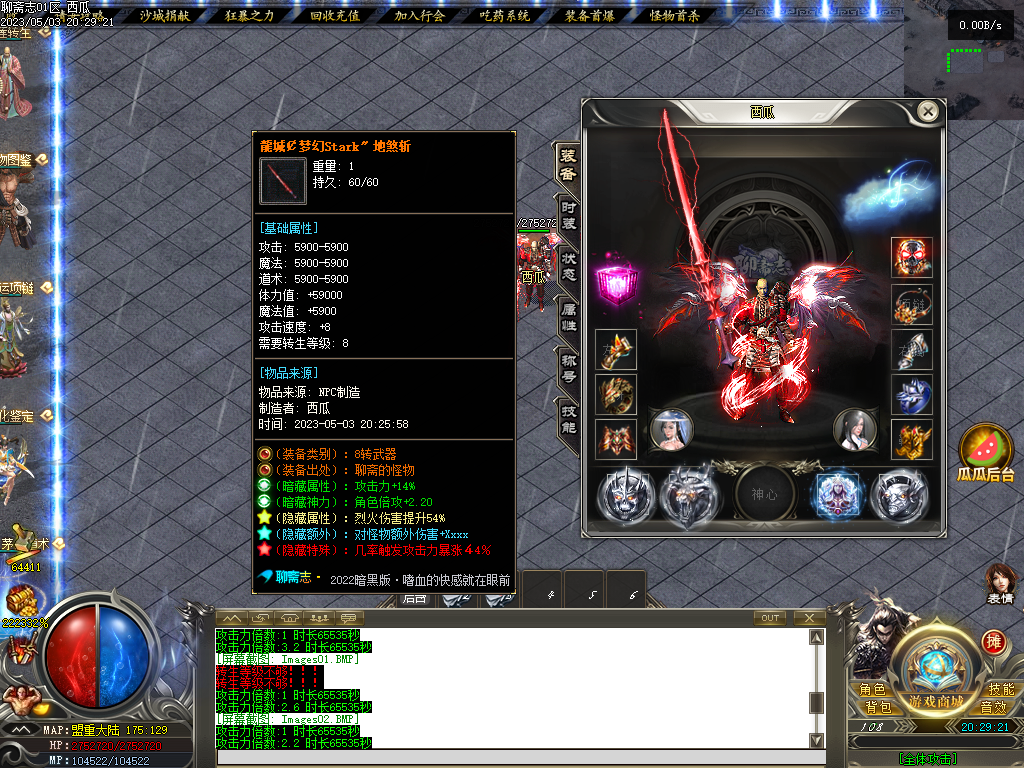Open the 瓜瓜后台 watermelon icon

click(x=986, y=455)
